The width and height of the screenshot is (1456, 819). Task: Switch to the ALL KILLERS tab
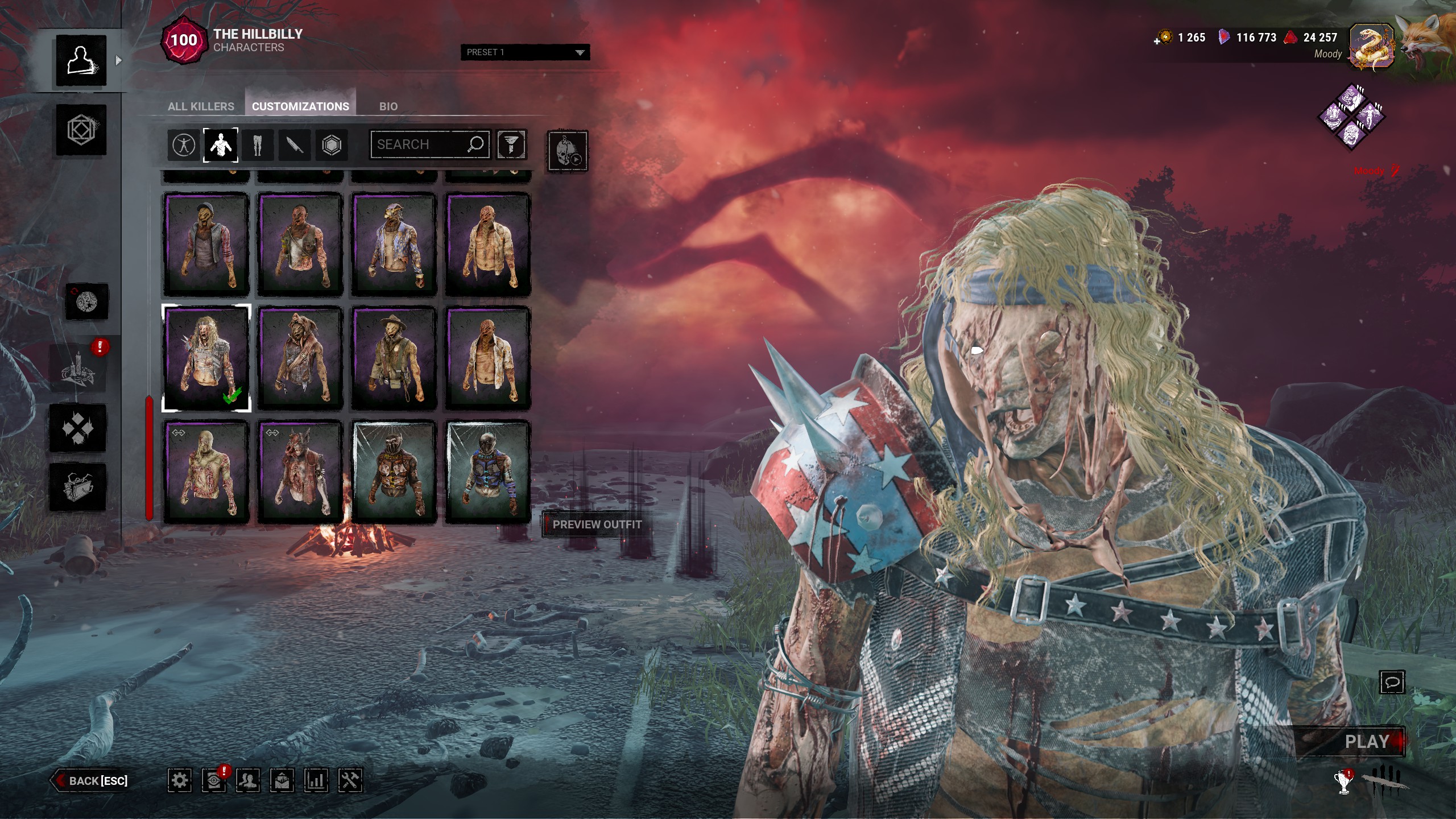(201, 106)
